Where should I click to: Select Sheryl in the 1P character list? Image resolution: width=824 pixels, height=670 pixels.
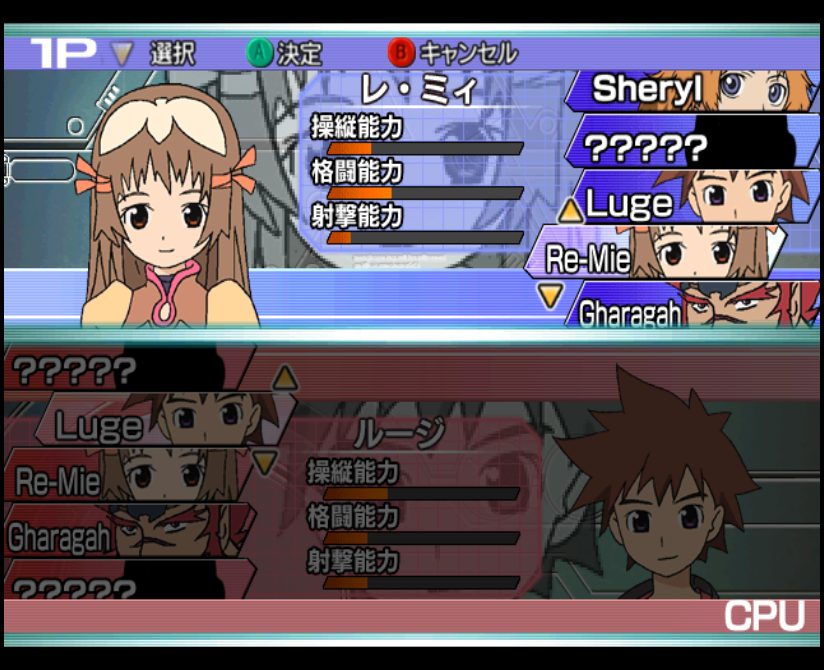[690, 90]
